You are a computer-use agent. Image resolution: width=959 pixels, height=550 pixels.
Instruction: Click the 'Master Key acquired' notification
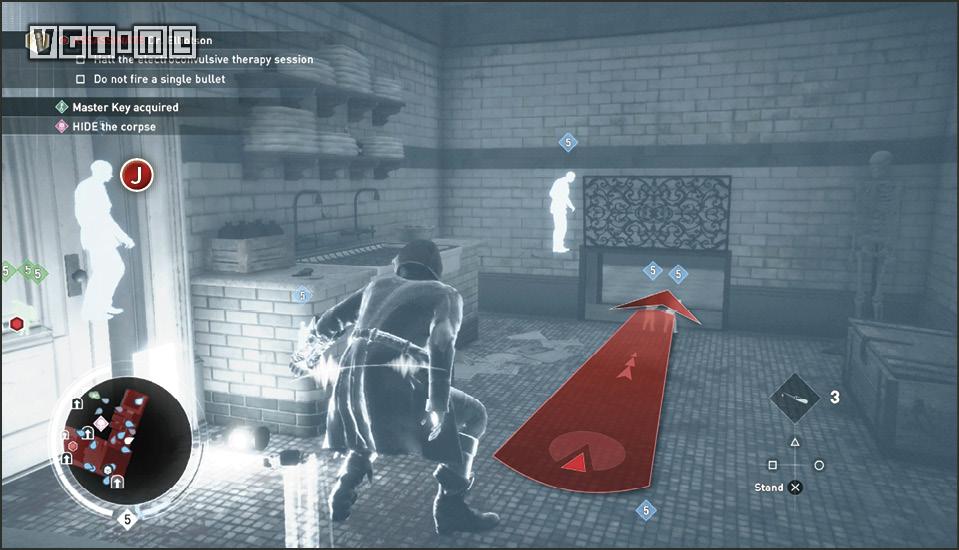tap(124, 107)
